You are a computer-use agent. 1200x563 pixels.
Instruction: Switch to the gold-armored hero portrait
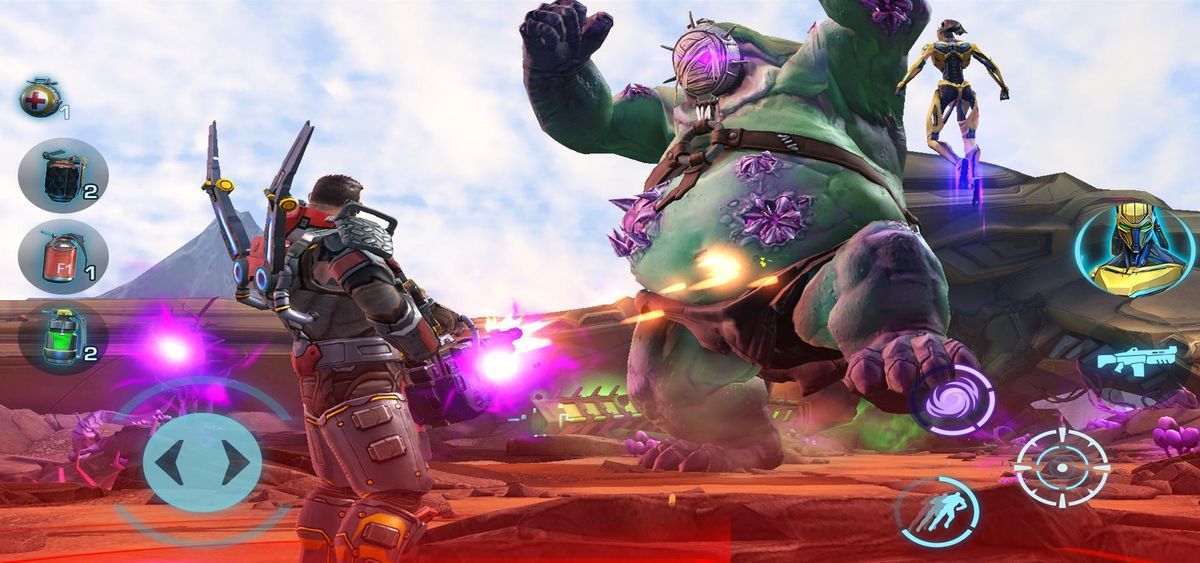(x=1120, y=252)
